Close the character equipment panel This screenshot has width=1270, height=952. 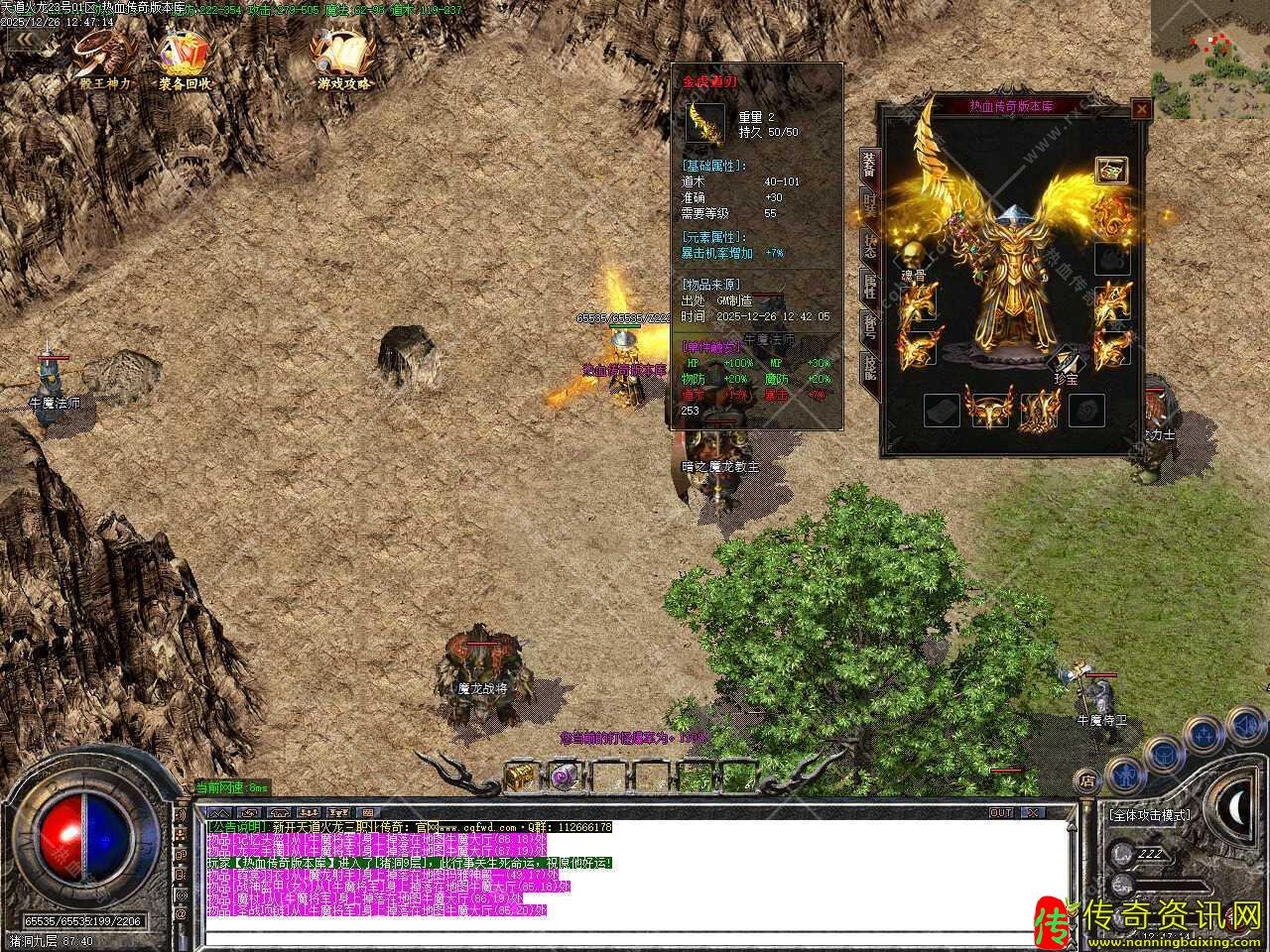(1141, 109)
